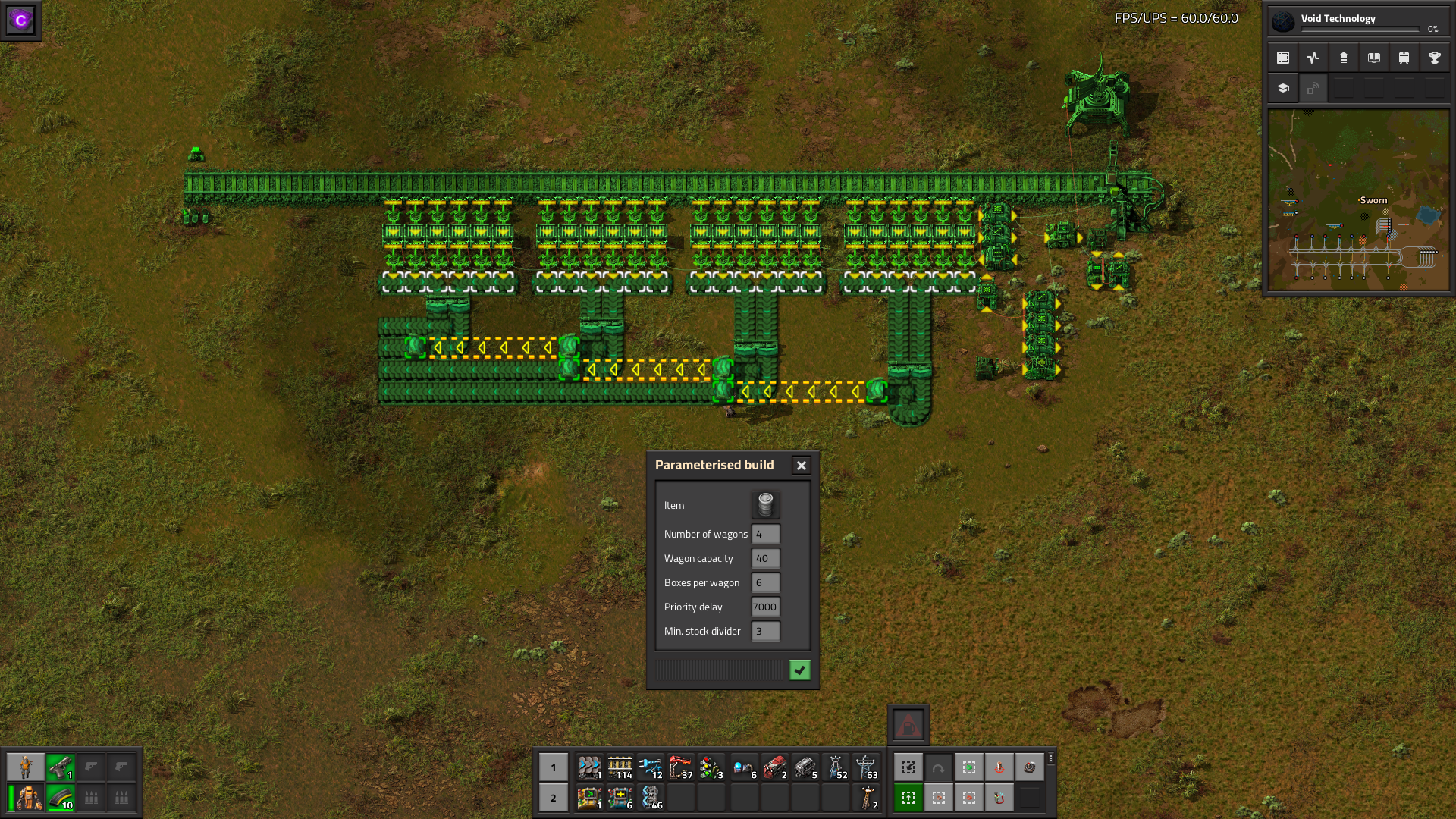This screenshot has width=1456, height=819.
Task: Open the character armor slot
Action: coord(29,798)
